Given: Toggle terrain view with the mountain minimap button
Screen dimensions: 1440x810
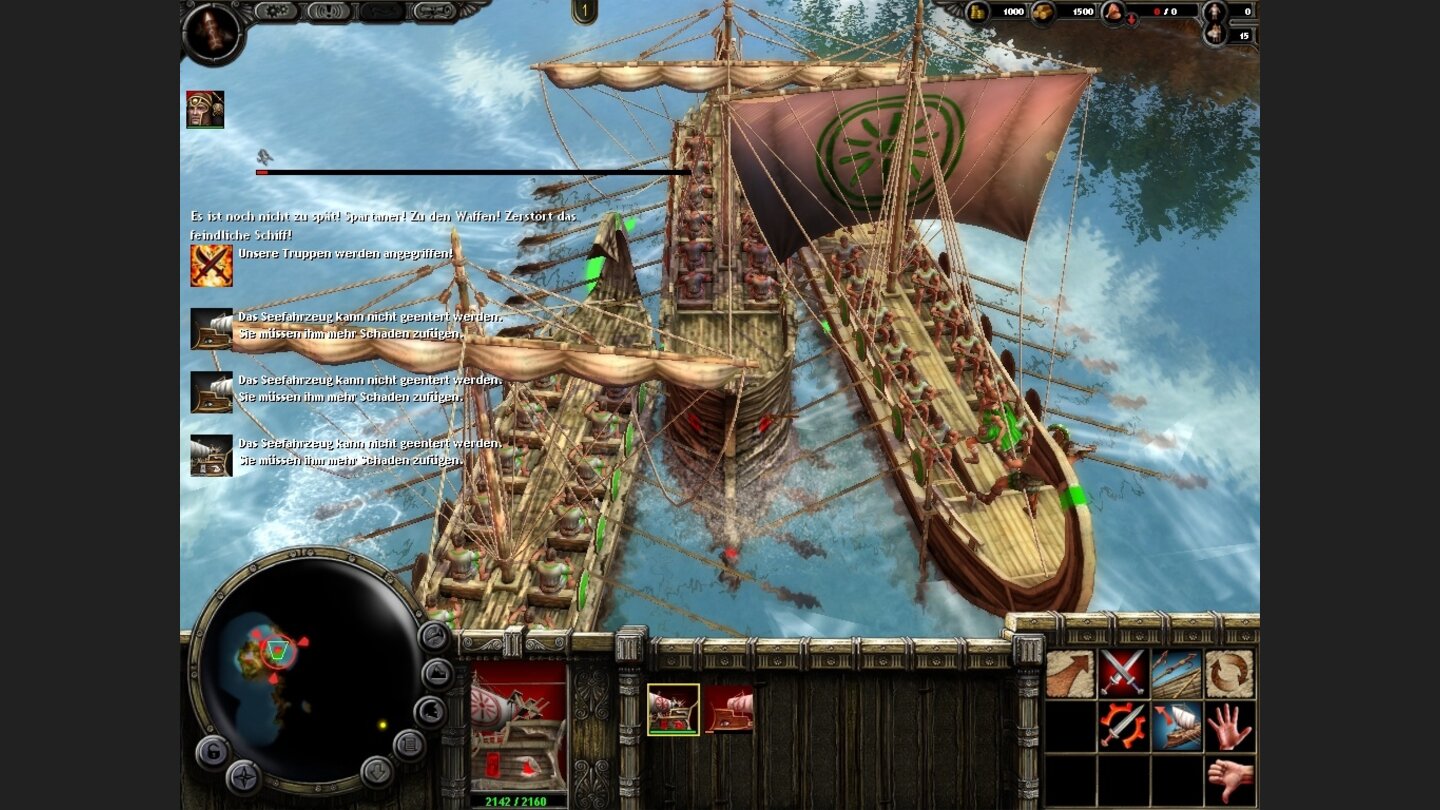Looking at the screenshot, I should pyautogui.click(x=436, y=673).
